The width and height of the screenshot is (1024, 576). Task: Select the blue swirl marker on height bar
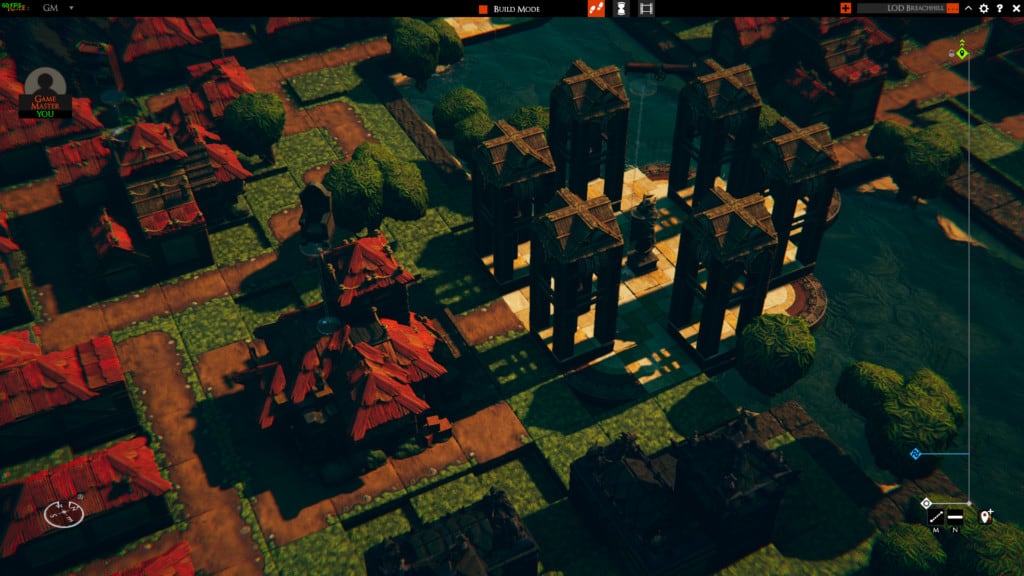pyautogui.click(x=914, y=454)
